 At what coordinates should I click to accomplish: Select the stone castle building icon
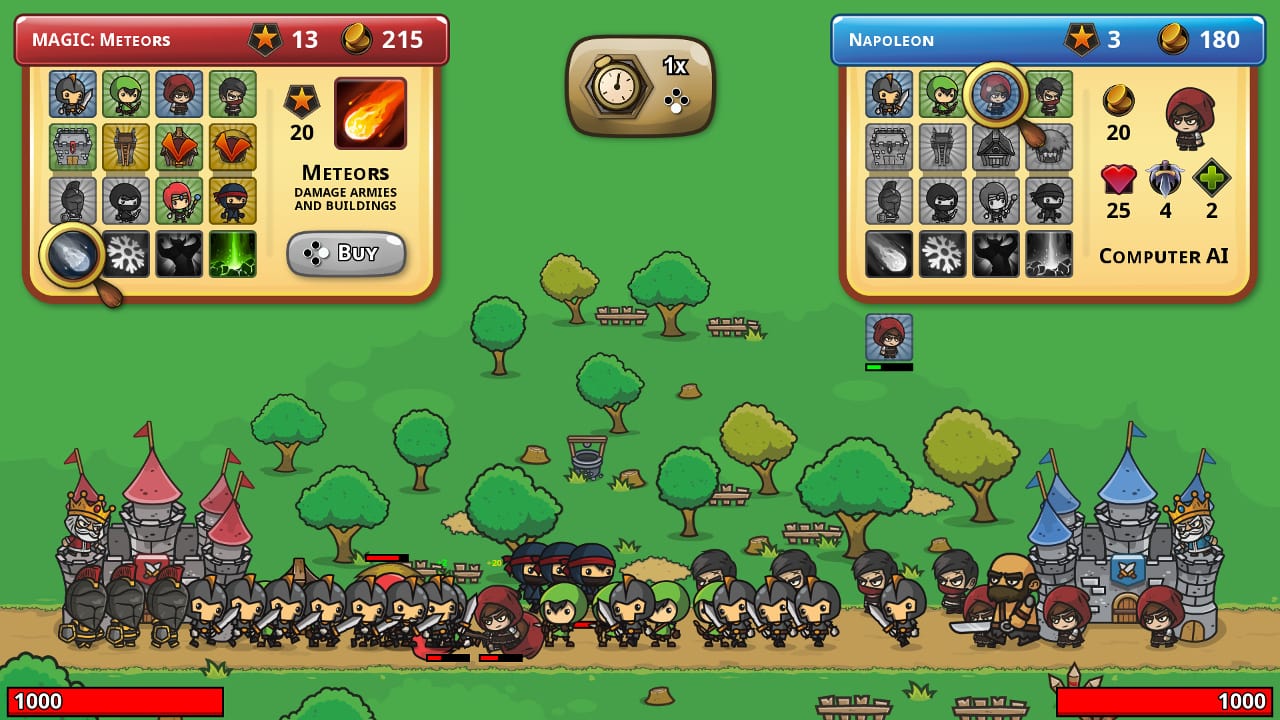pyautogui.click(x=72, y=147)
